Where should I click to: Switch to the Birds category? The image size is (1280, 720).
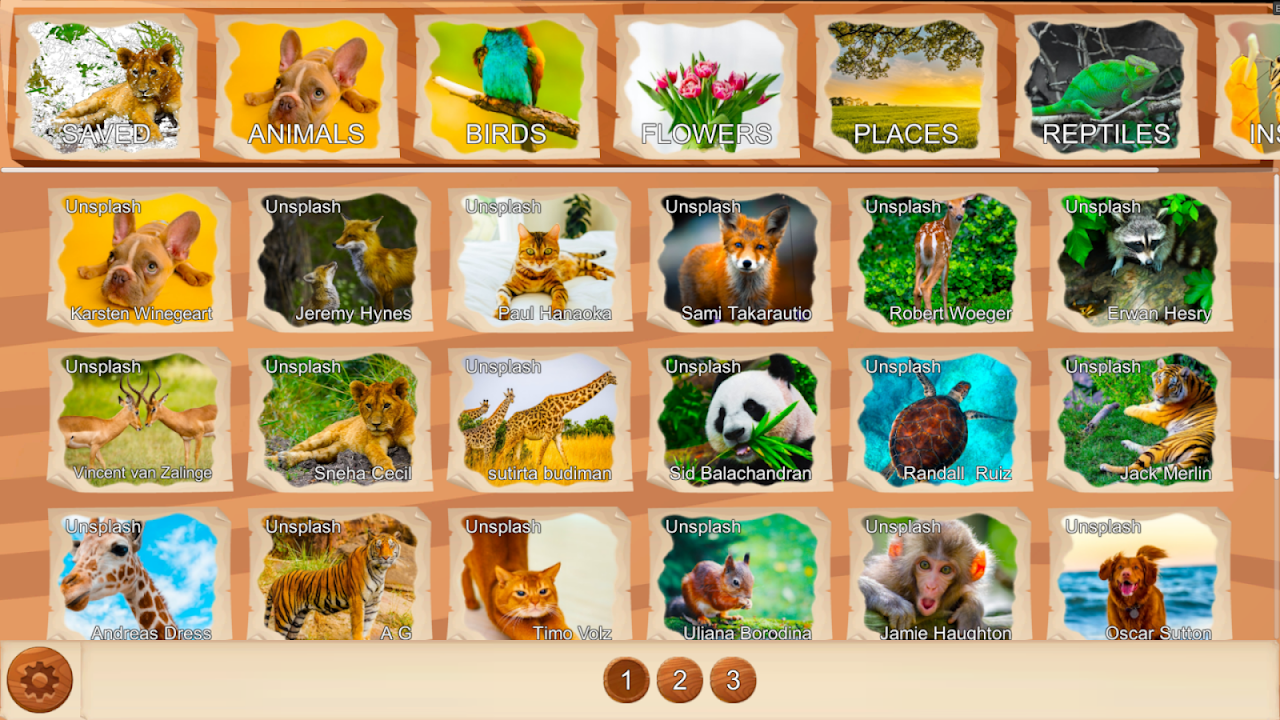click(506, 87)
